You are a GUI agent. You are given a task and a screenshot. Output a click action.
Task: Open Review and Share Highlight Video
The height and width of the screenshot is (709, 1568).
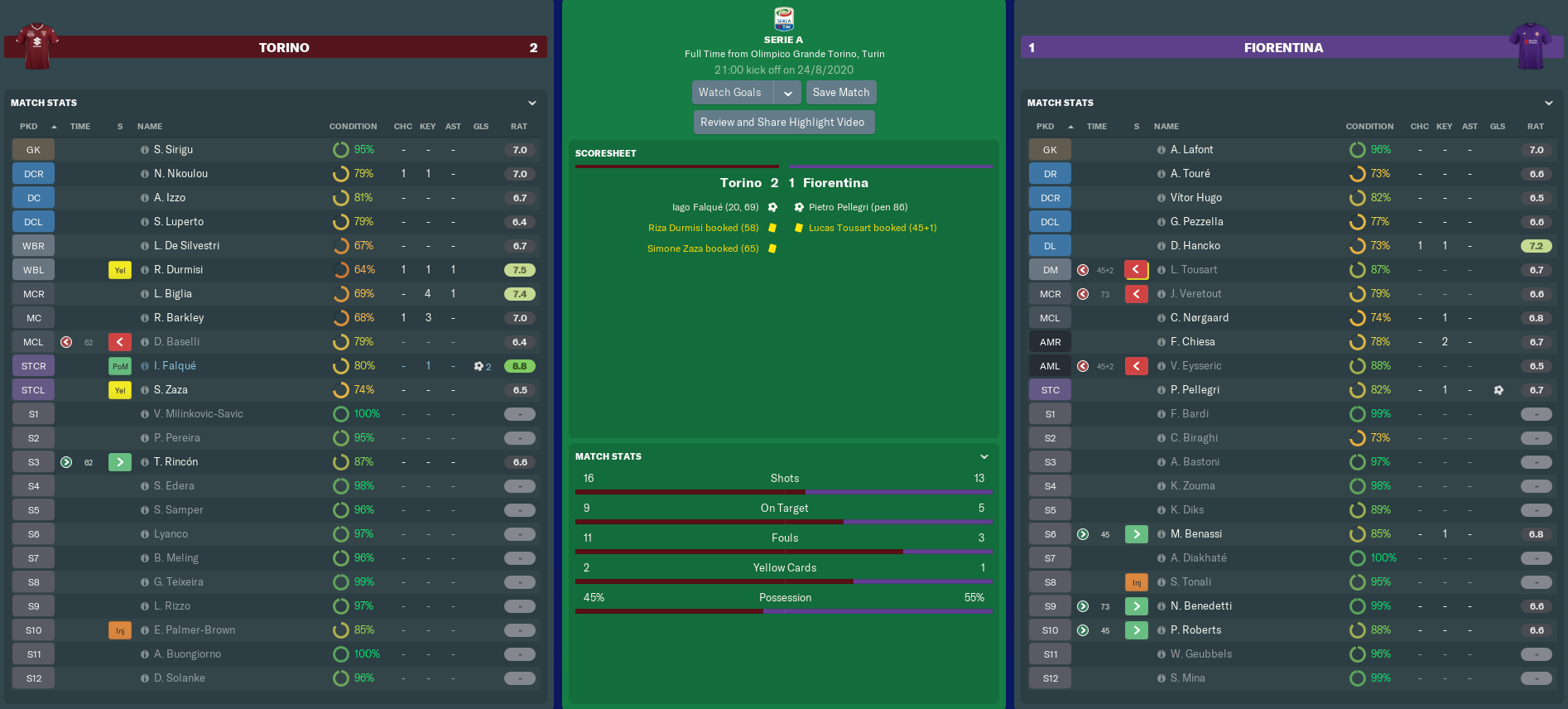click(782, 123)
